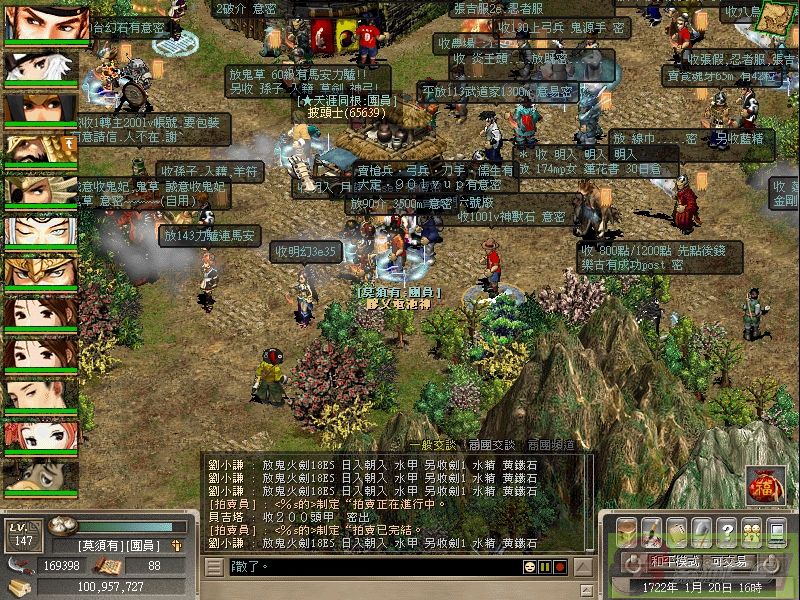
Task: Click the red circle button beside chat
Action: click(561, 567)
